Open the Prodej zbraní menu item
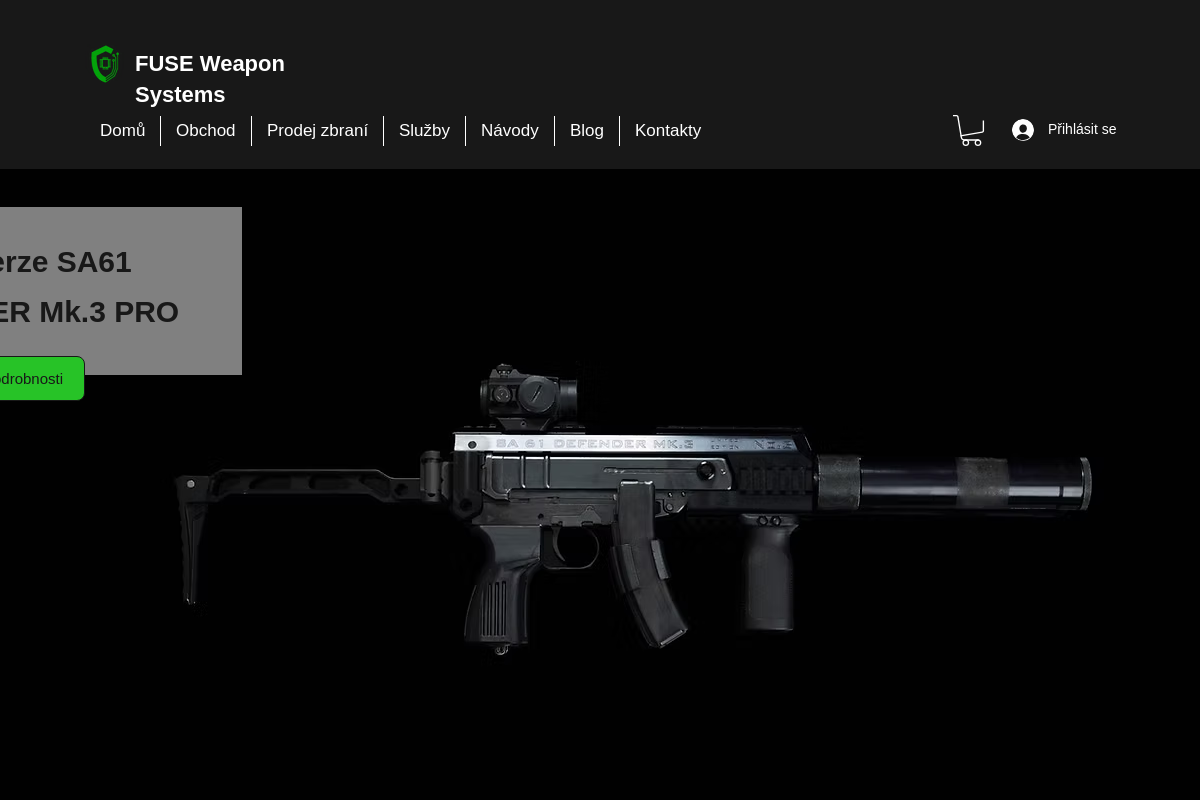Viewport: 1200px width, 800px height. coord(317,131)
